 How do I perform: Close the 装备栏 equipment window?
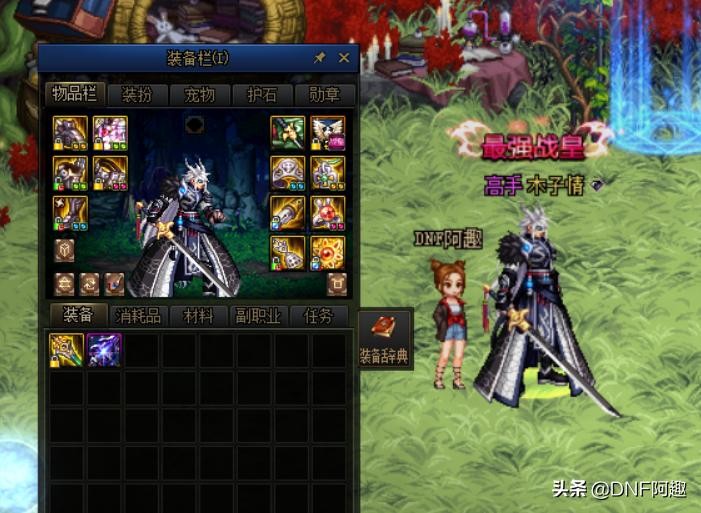tap(344, 58)
